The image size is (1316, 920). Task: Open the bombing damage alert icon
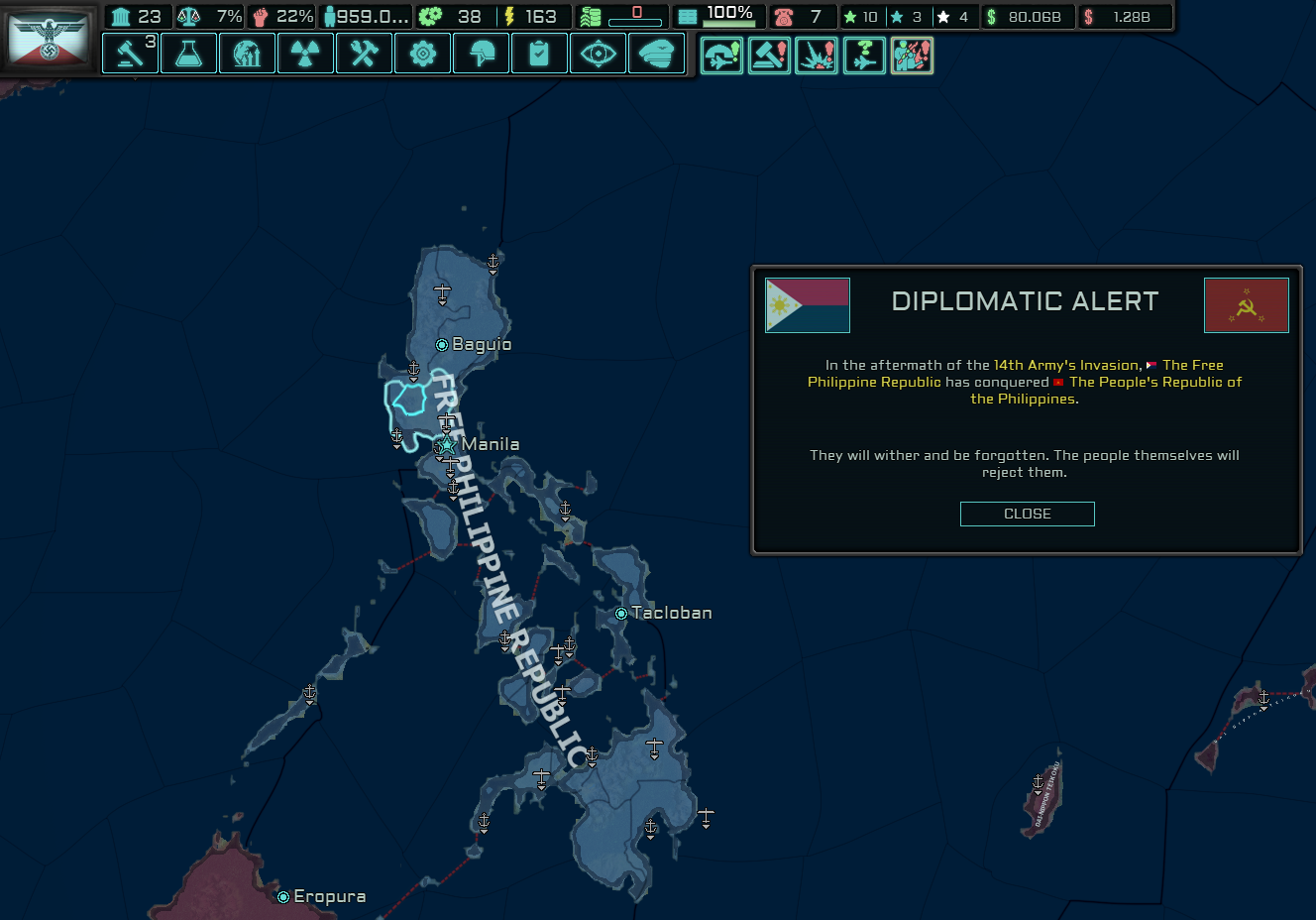tap(817, 57)
